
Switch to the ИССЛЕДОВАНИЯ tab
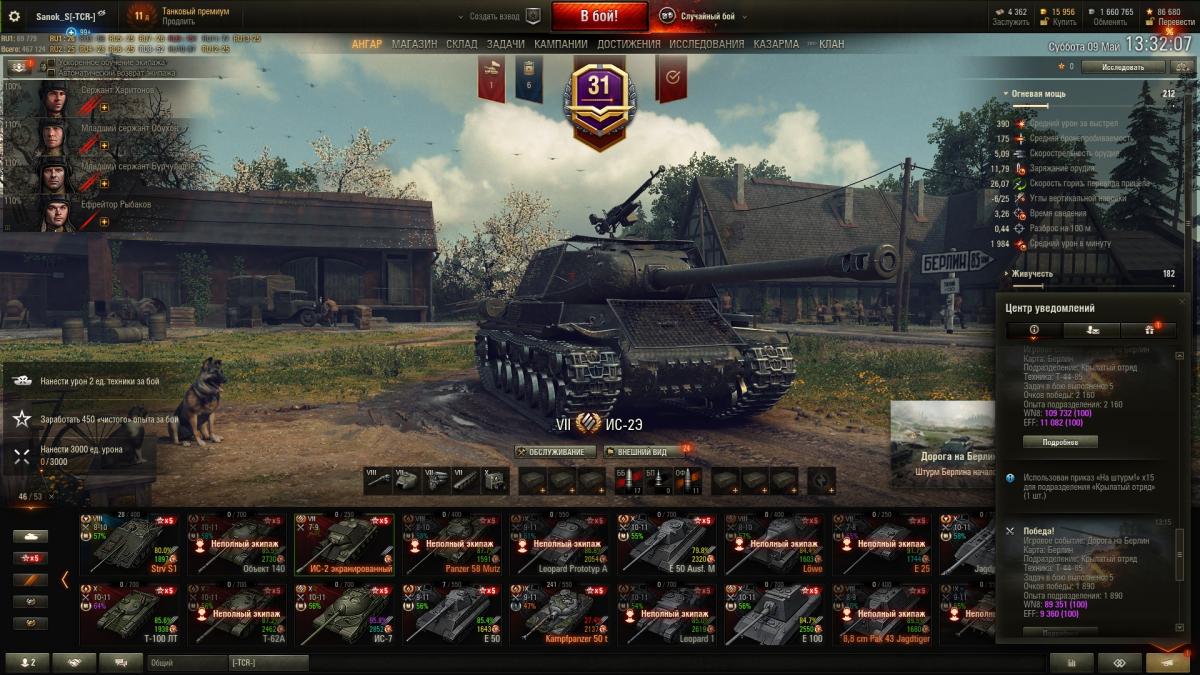[x=707, y=44]
